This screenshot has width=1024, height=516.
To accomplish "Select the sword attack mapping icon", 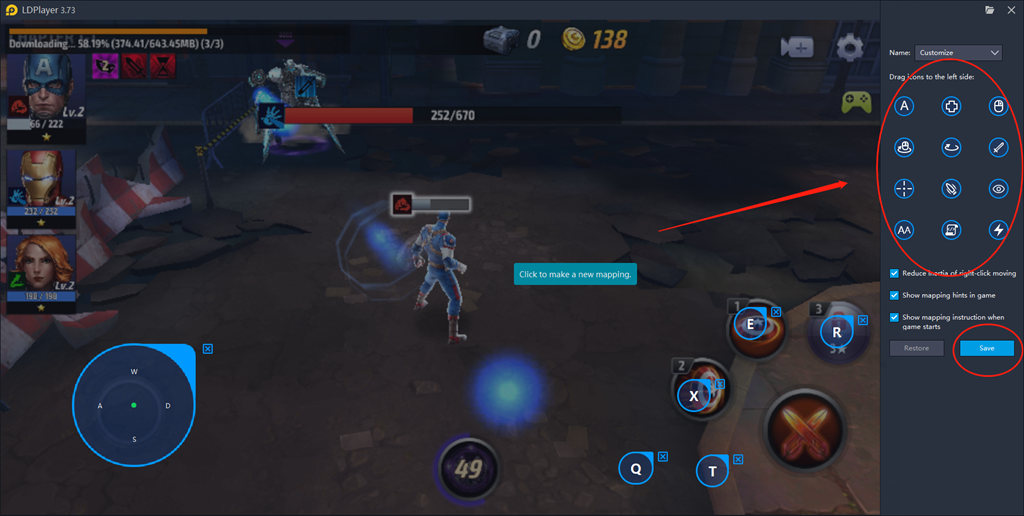I will 997,147.
